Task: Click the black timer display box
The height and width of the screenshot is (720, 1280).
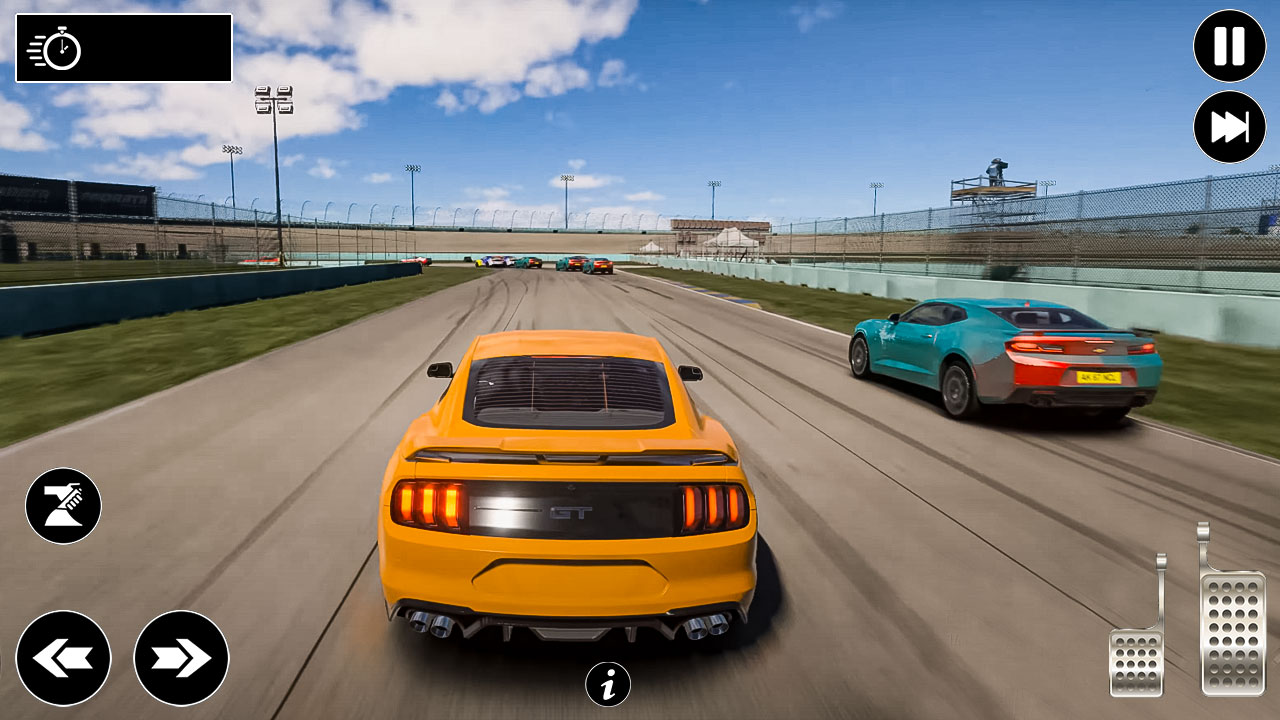Action: [x=122, y=46]
